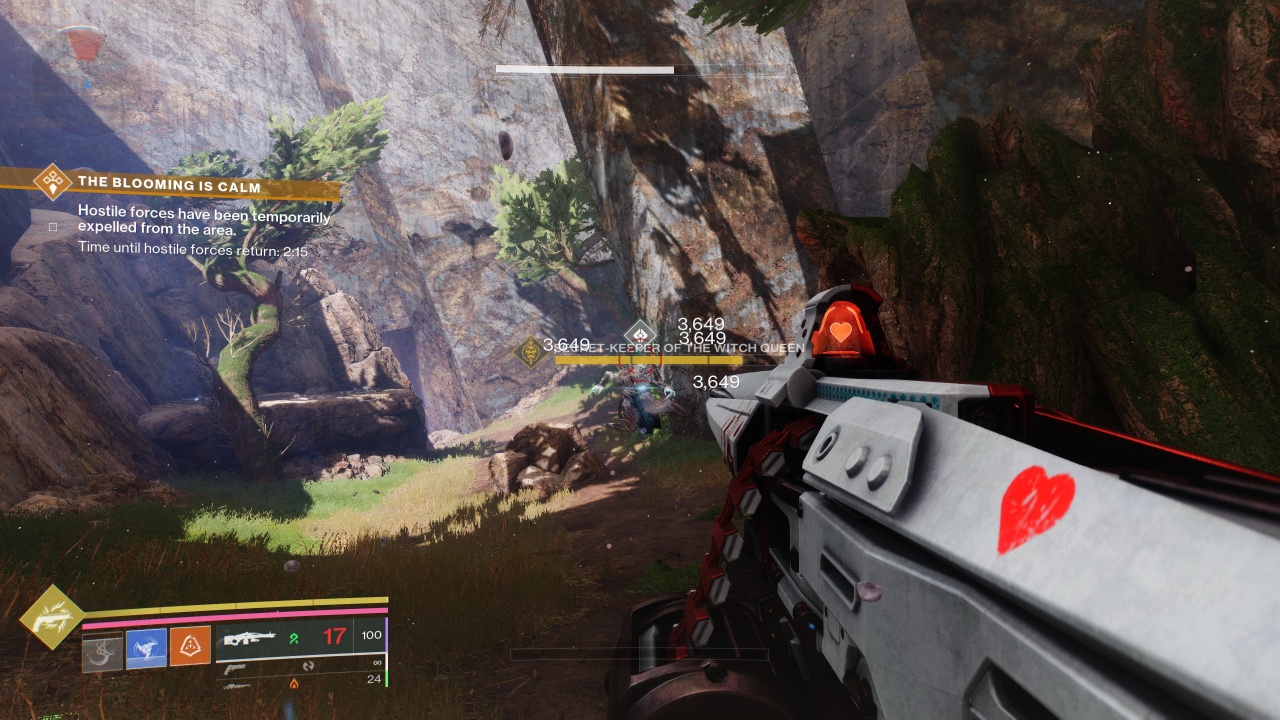Tick the hostile forces objective checkbox
Viewport: 1280px width, 720px height.
54,226
